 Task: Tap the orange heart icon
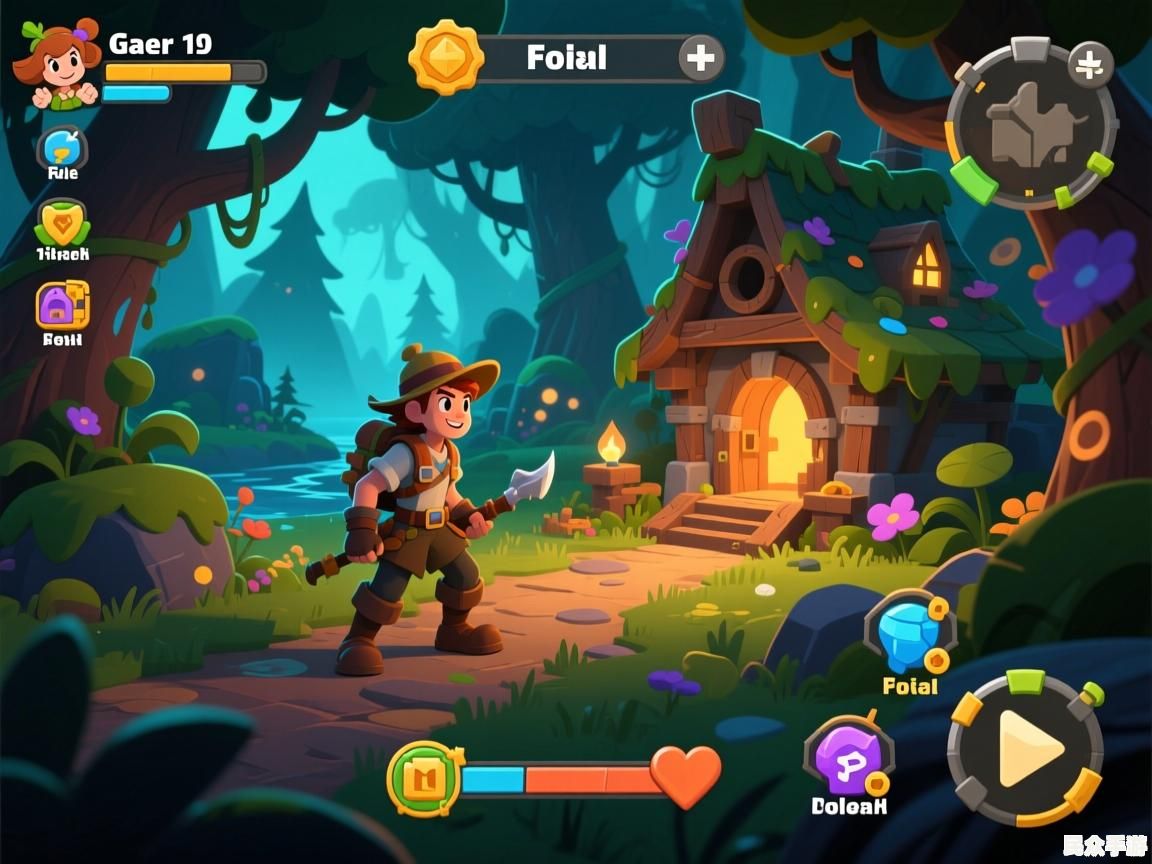coord(686,775)
